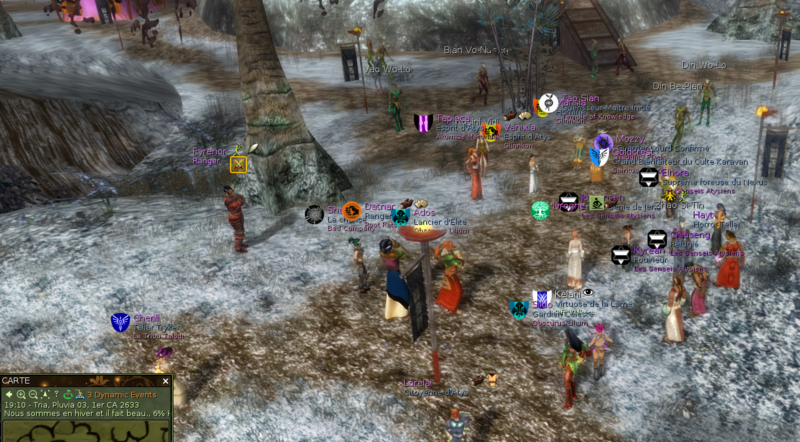This screenshot has height=442, width=800.
Task: Click the green flag icon on map toolbar
Action: (x=68, y=394)
